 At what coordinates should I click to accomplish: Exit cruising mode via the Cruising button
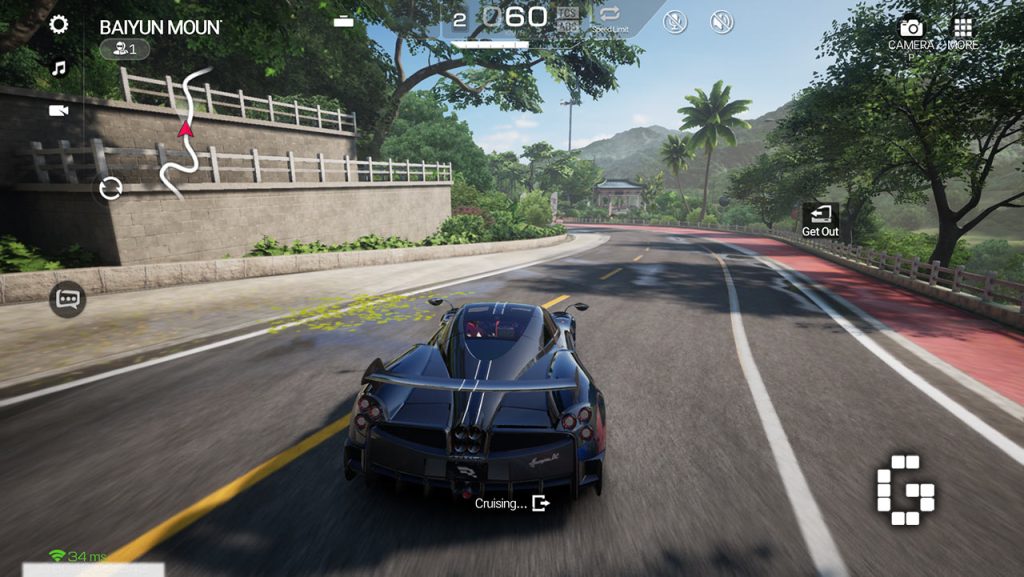click(512, 503)
